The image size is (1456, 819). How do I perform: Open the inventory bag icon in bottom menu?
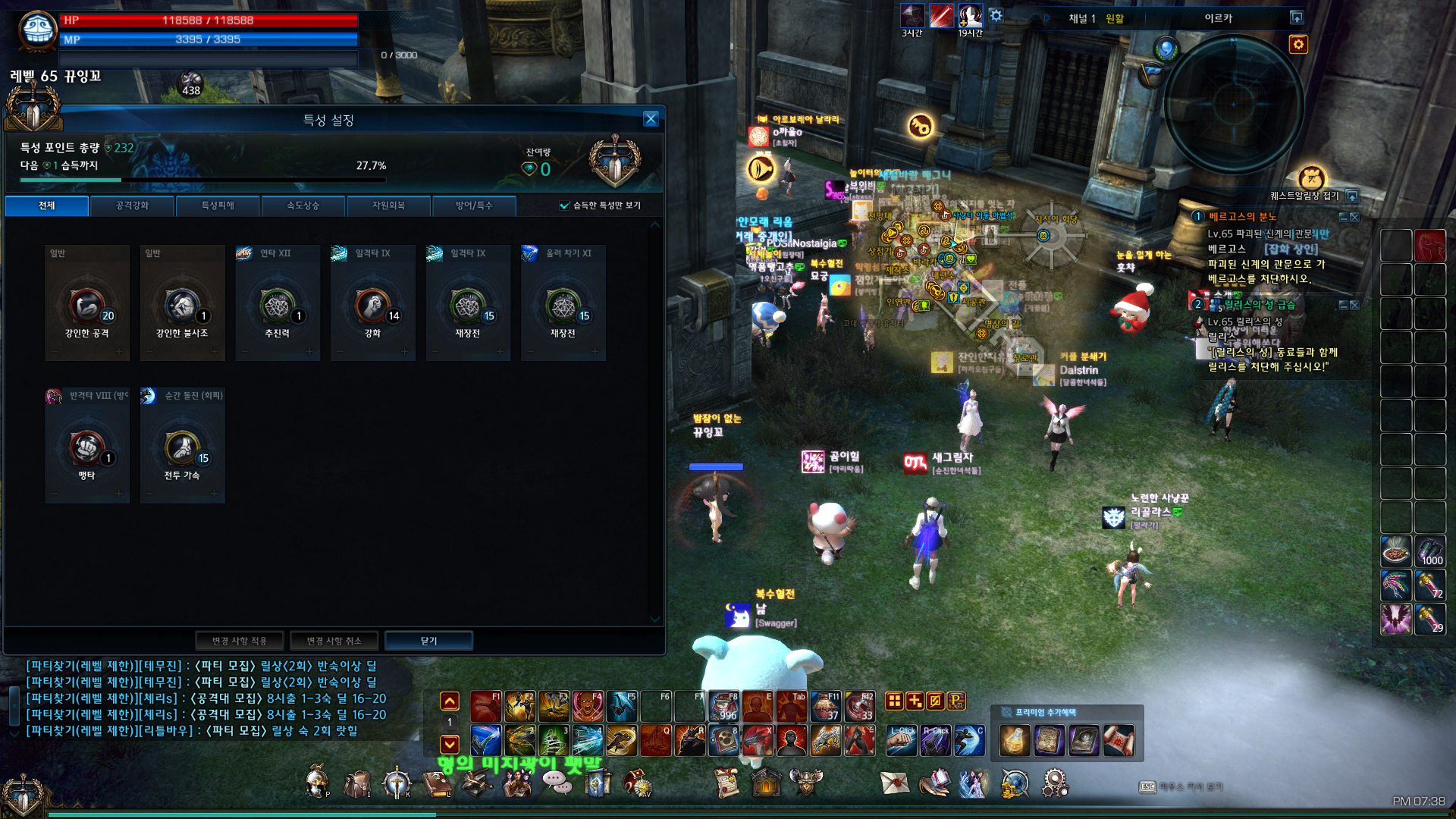[357, 784]
